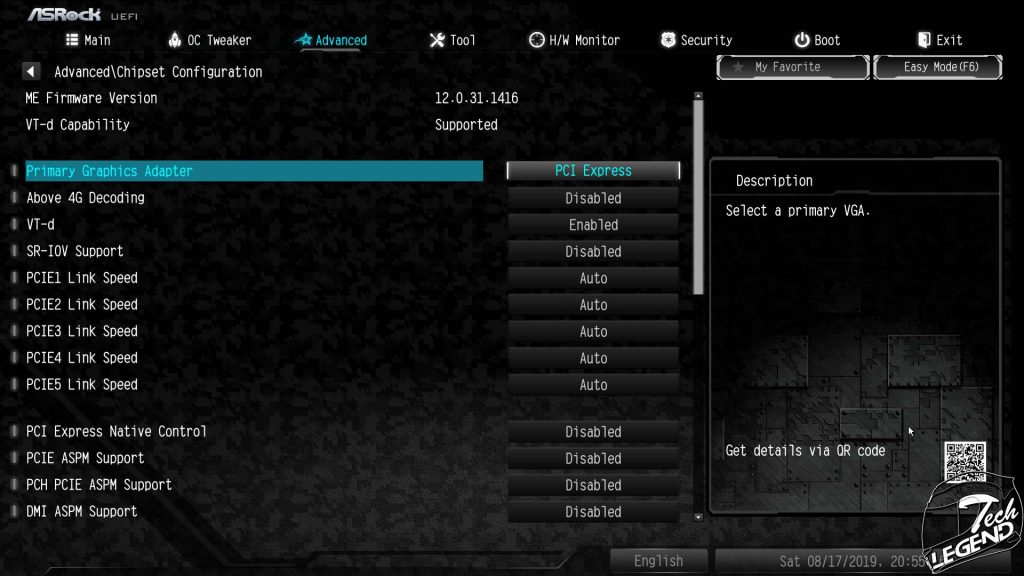The height and width of the screenshot is (576, 1024).
Task: Switch to the Main tab
Action: [x=88, y=40]
